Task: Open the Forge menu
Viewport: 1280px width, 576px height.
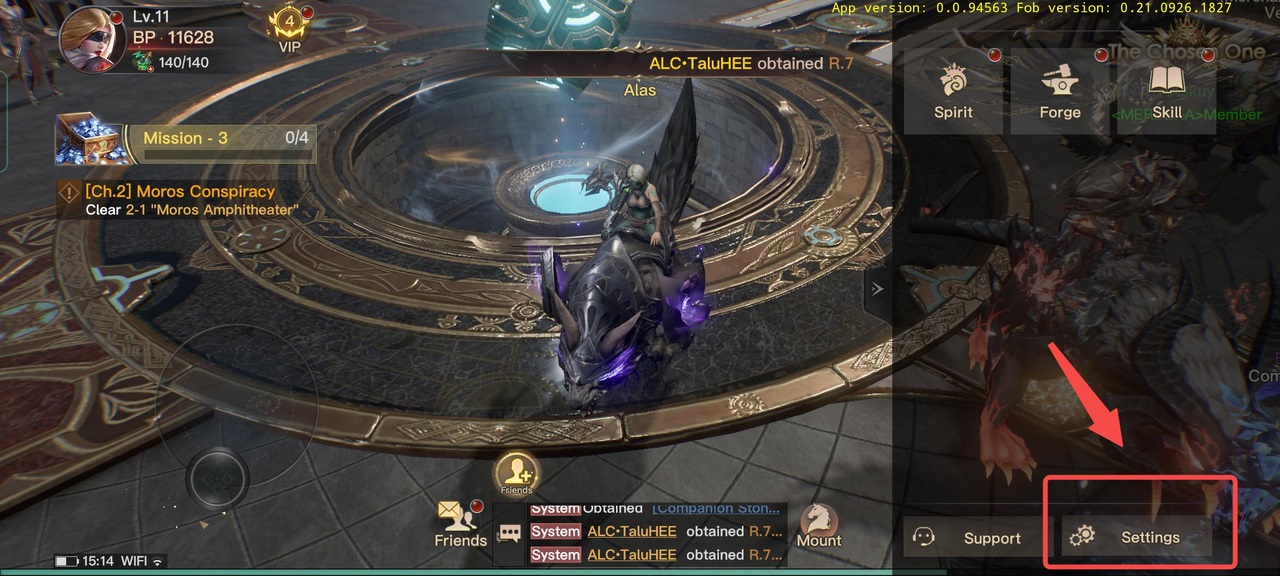Action: coord(1060,92)
